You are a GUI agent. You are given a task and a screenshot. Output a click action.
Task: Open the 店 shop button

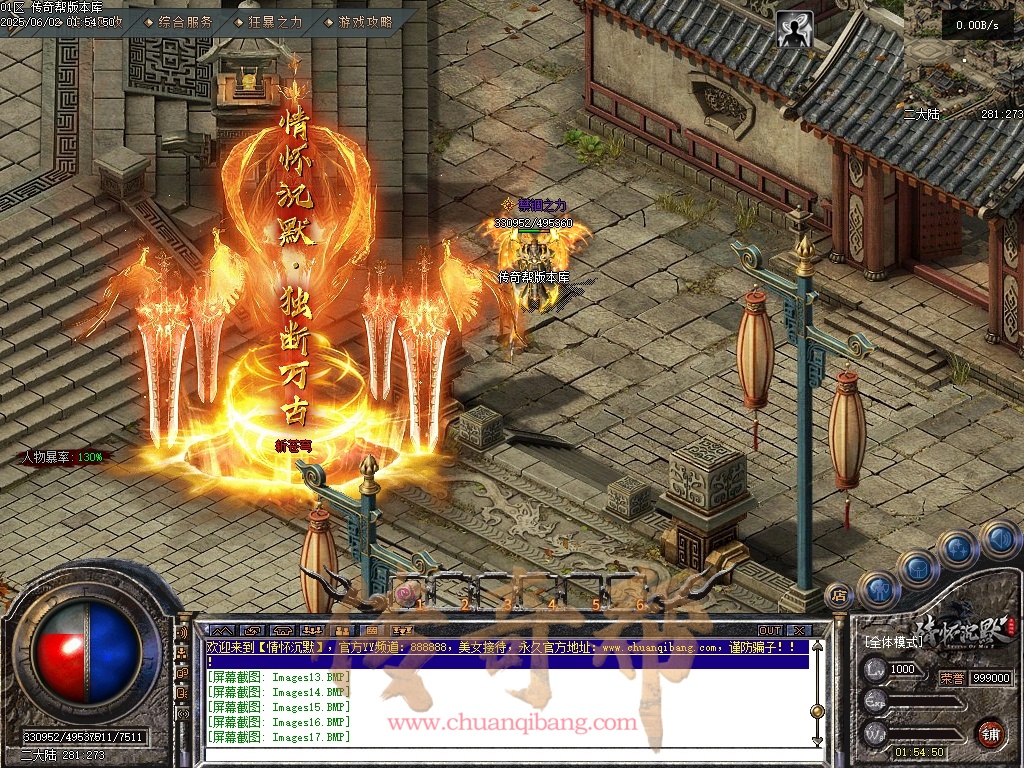[x=838, y=597]
